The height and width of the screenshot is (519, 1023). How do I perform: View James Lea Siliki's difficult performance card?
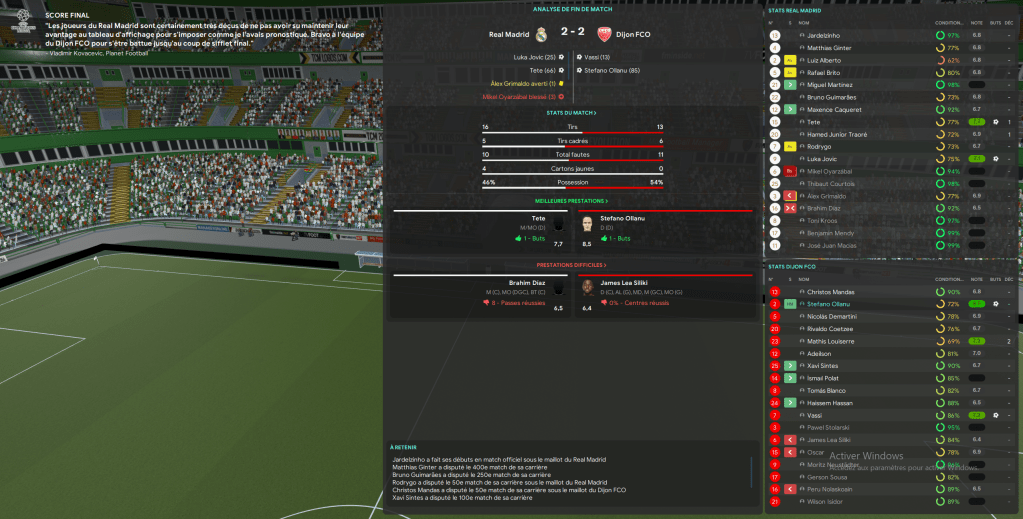pos(660,294)
